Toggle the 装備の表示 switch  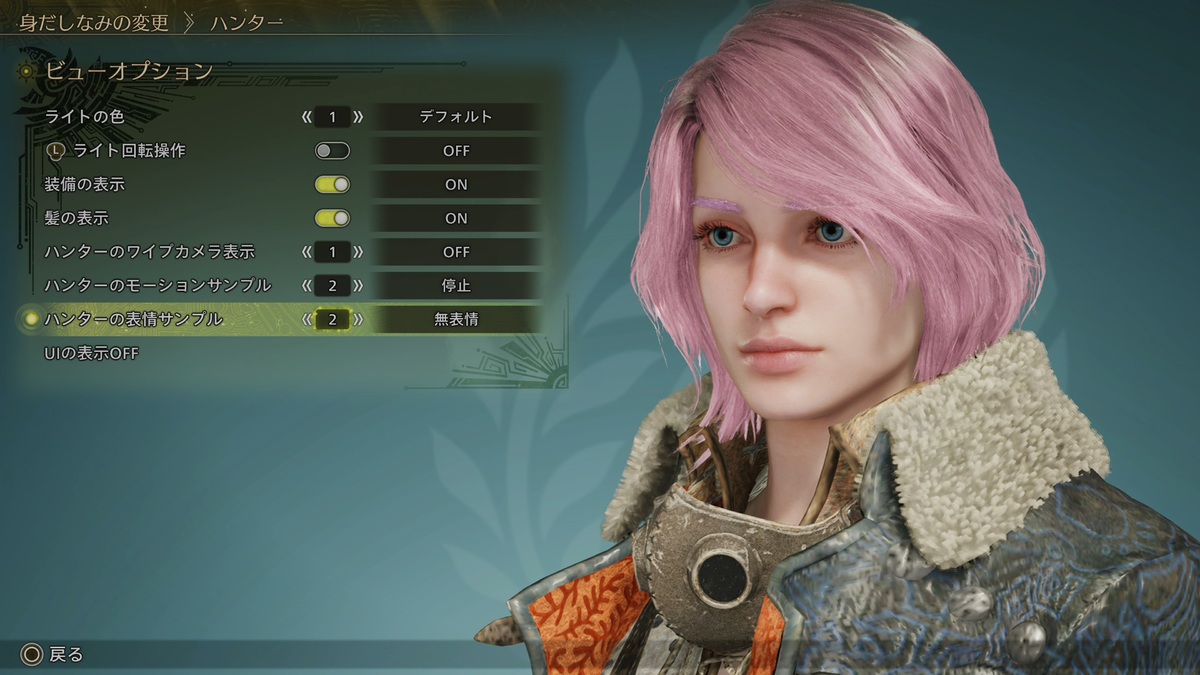[332, 185]
